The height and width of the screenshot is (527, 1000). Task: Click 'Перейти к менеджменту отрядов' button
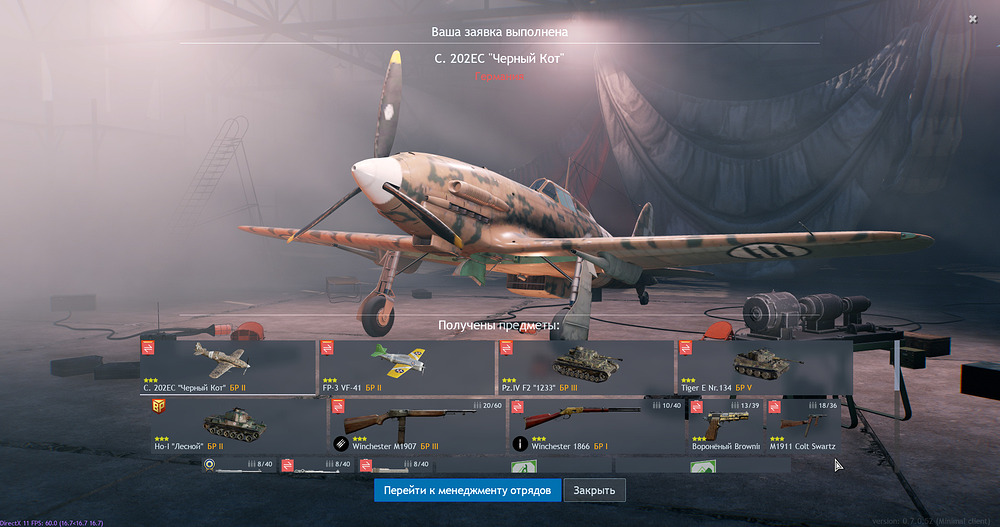click(467, 490)
